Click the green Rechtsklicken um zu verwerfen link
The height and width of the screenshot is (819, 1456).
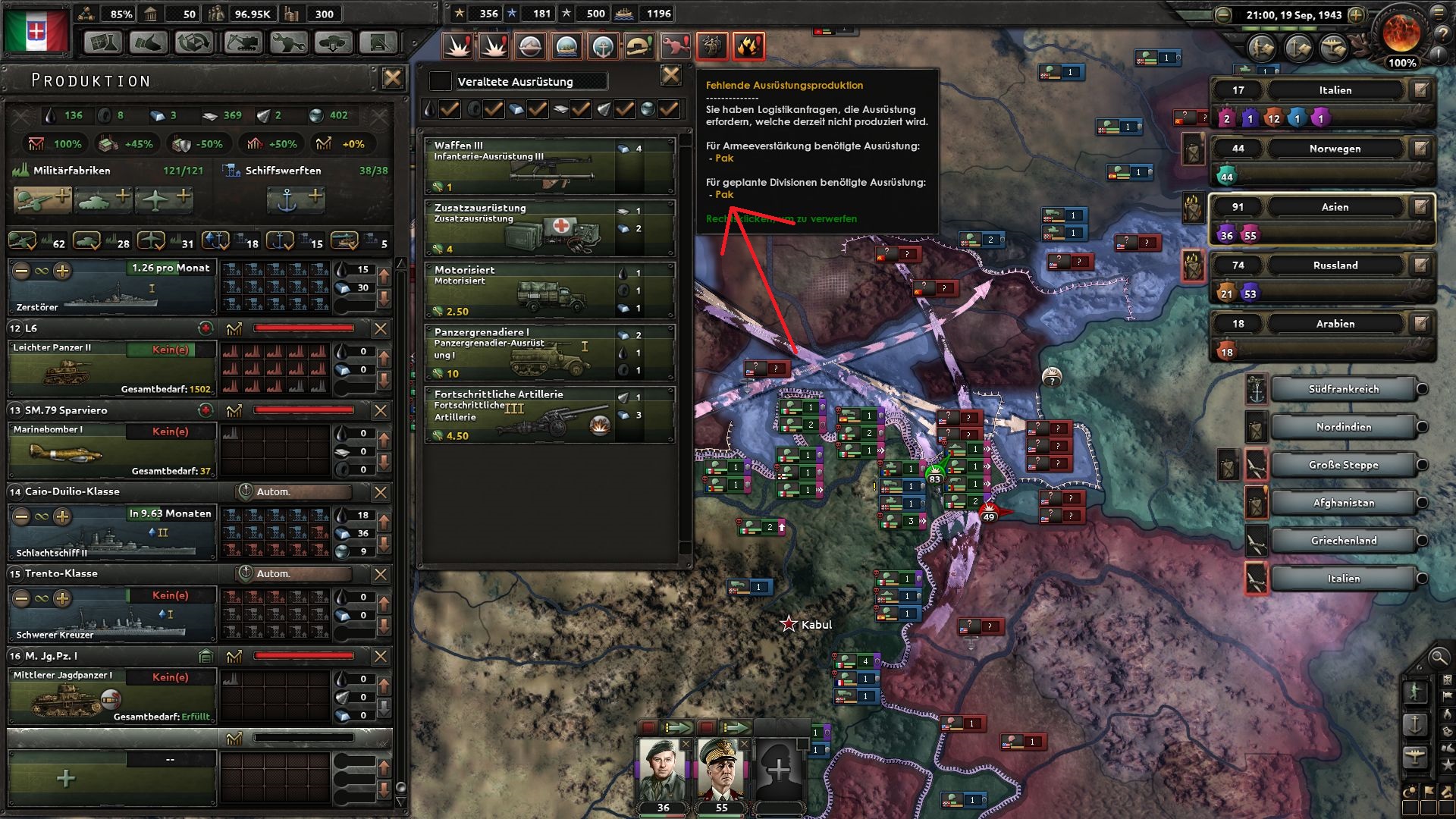click(x=781, y=219)
